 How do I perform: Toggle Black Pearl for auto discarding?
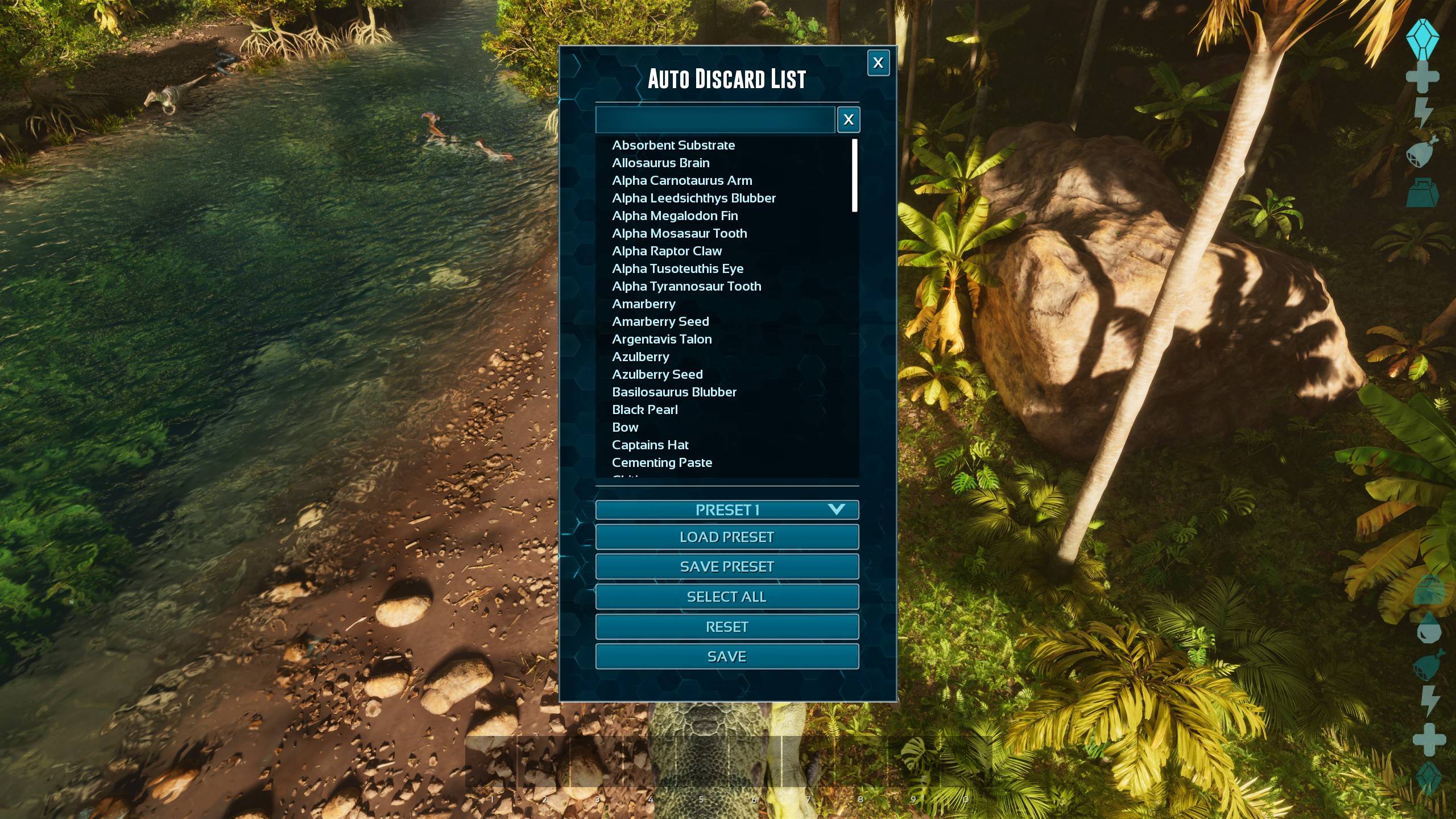click(x=644, y=409)
